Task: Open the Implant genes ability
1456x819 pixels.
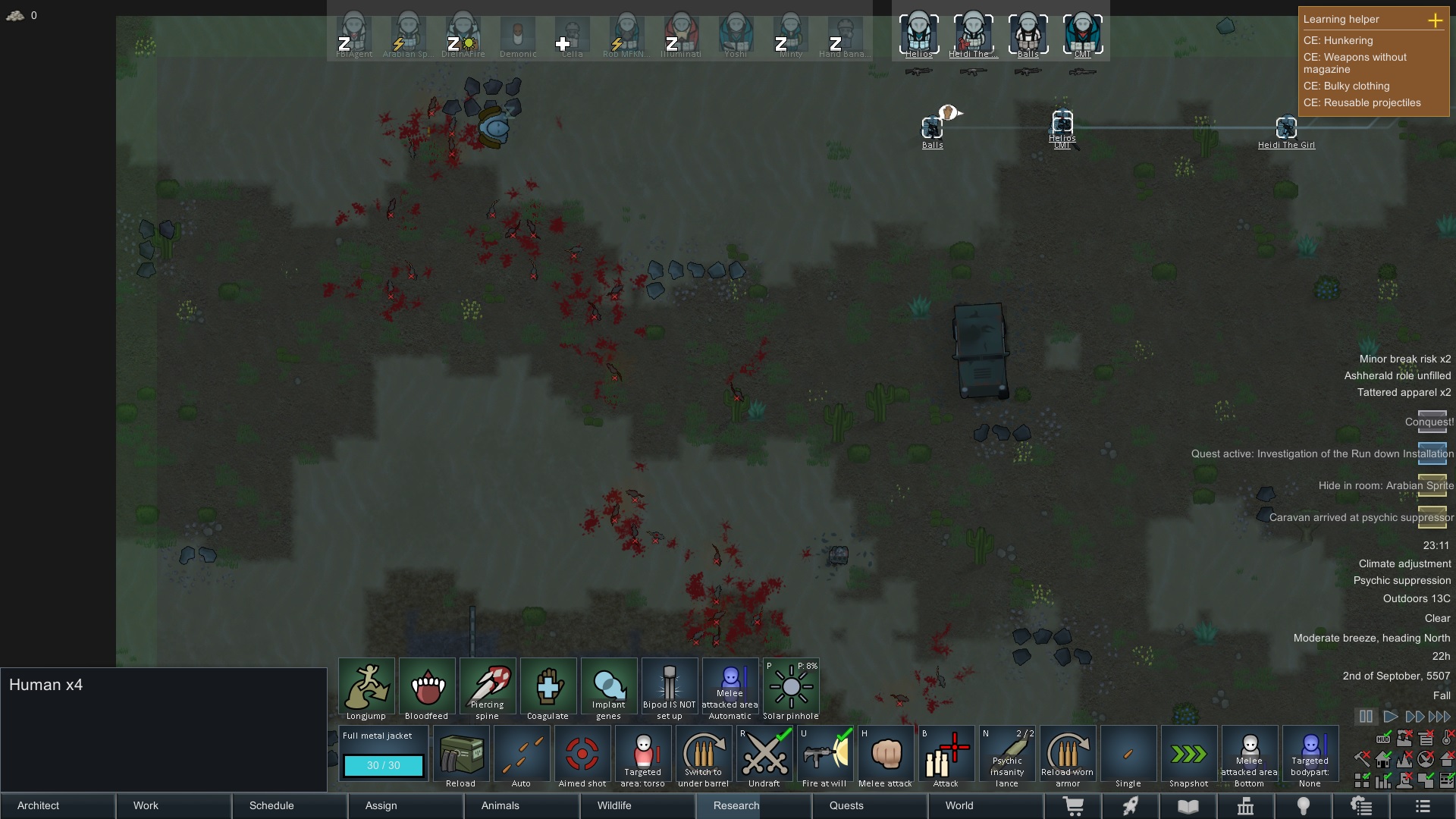Action: 610,686
